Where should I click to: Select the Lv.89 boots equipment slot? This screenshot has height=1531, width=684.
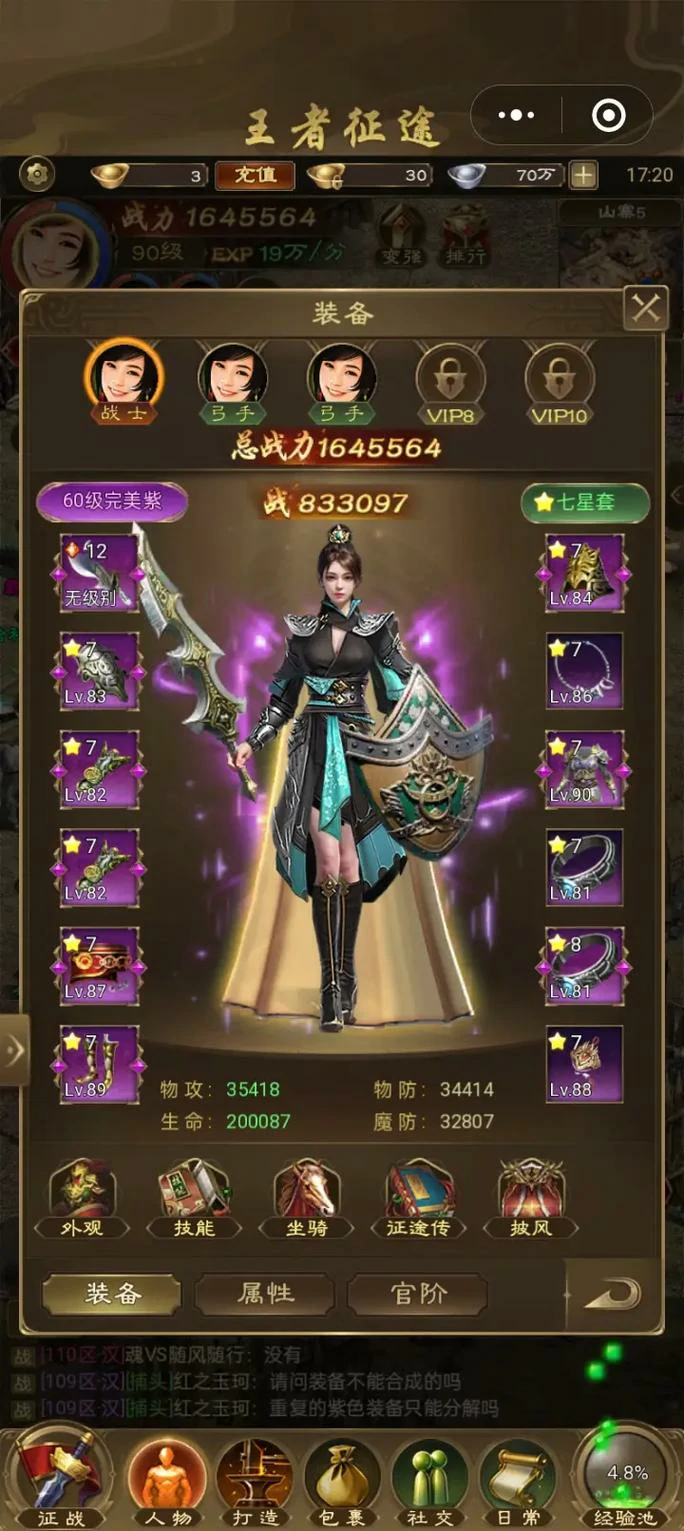click(x=99, y=1064)
